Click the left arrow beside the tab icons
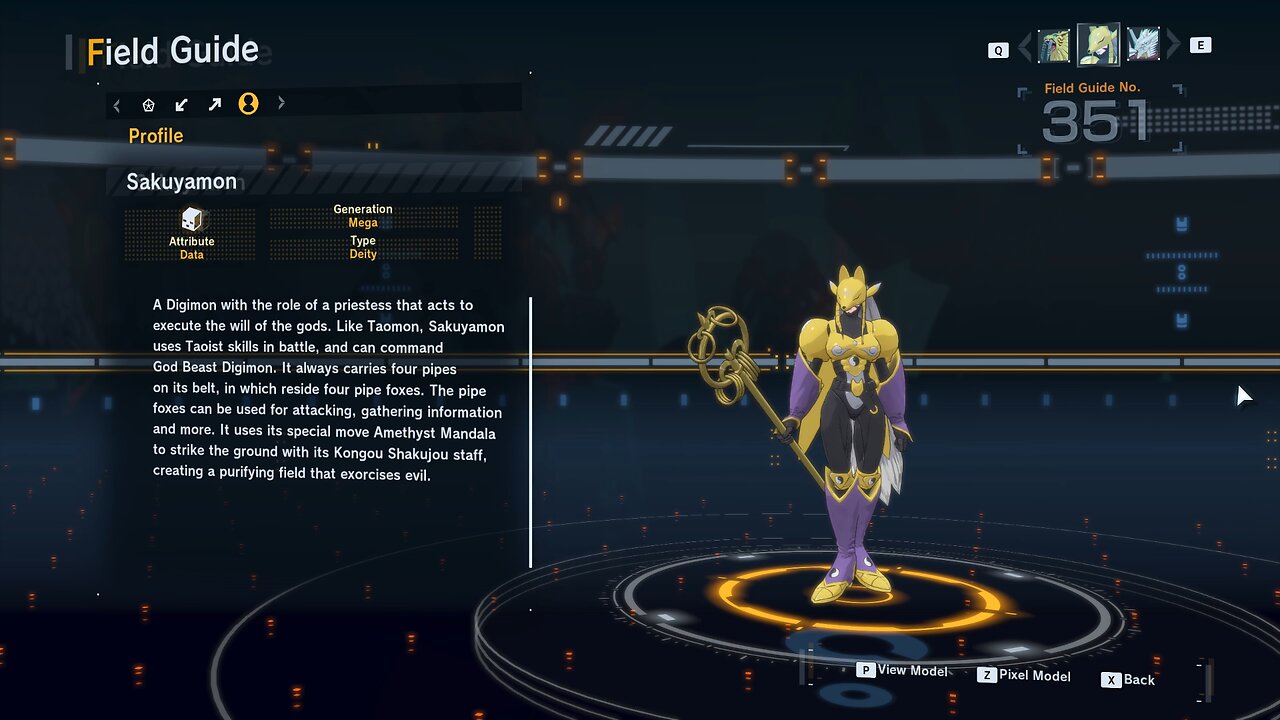Viewport: 1280px width, 720px height. click(x=117, y=104)
